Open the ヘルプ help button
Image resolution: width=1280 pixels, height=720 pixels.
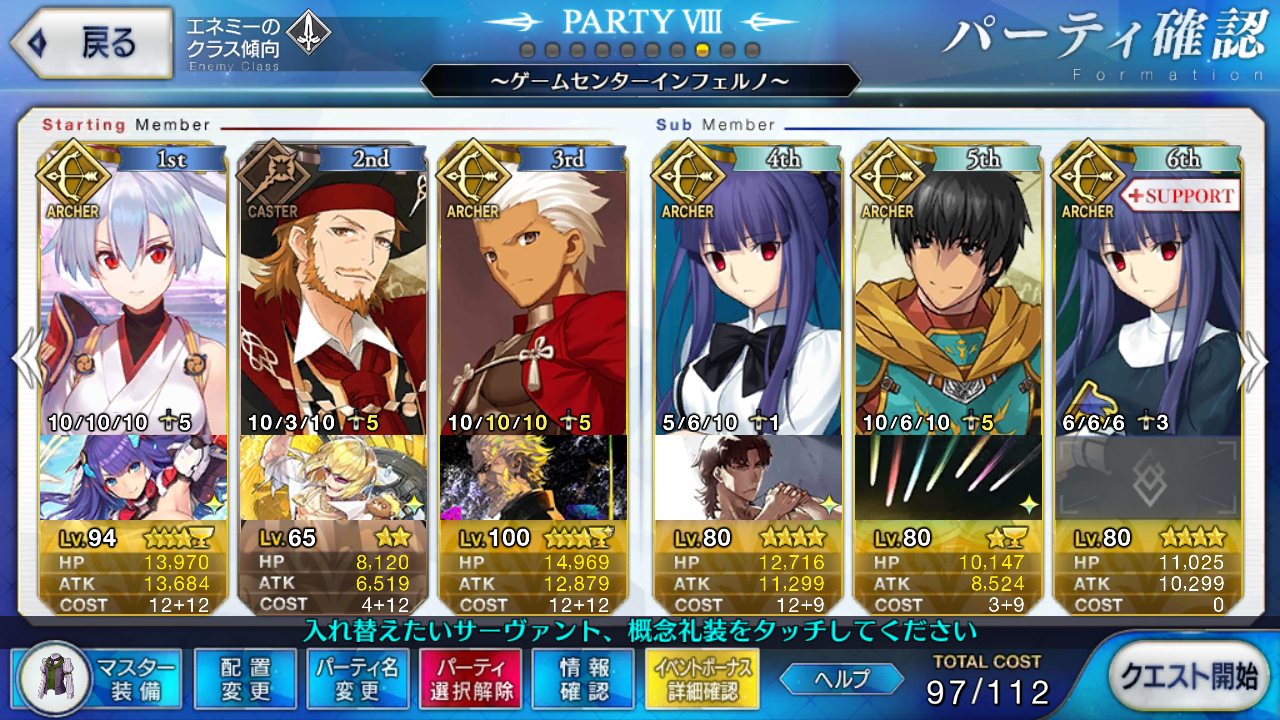pyautogui.click(x=840, y=678)
